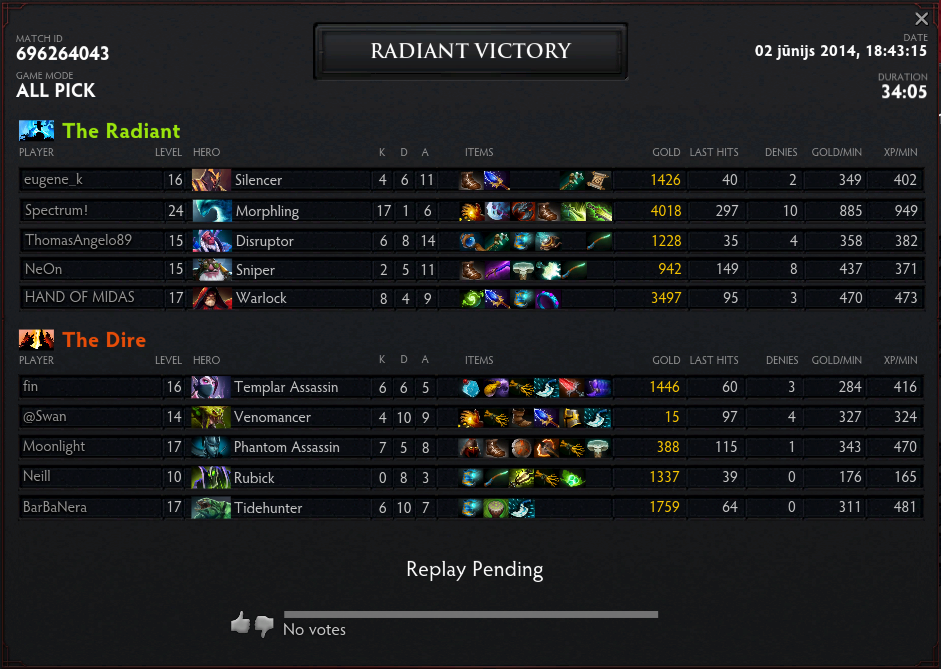Click the Replay Pending label
The height and width of the screenshot is (669, 941).
[x=474, y=570]
